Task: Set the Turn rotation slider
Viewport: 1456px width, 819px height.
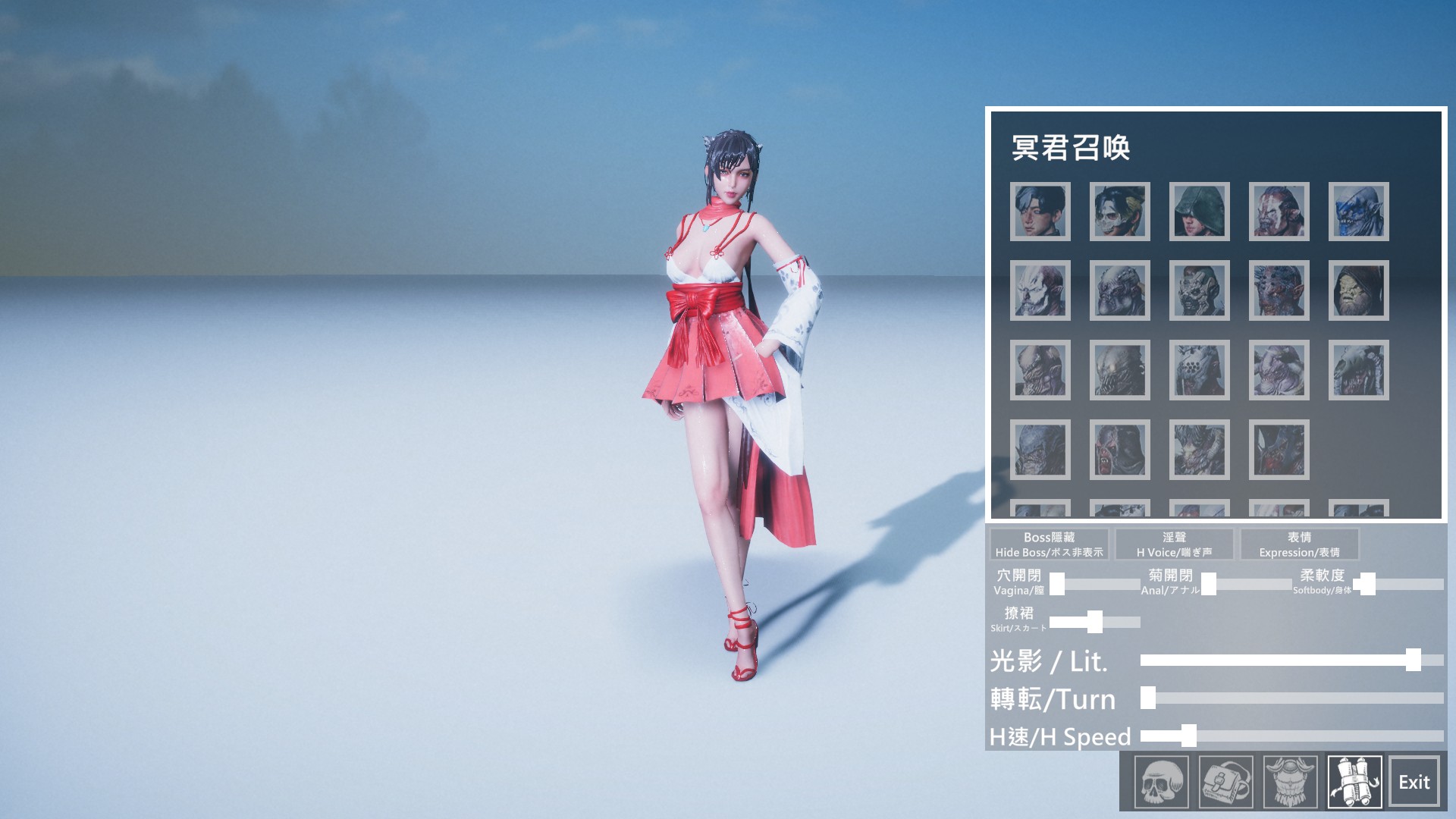Action: (1148, 698)
